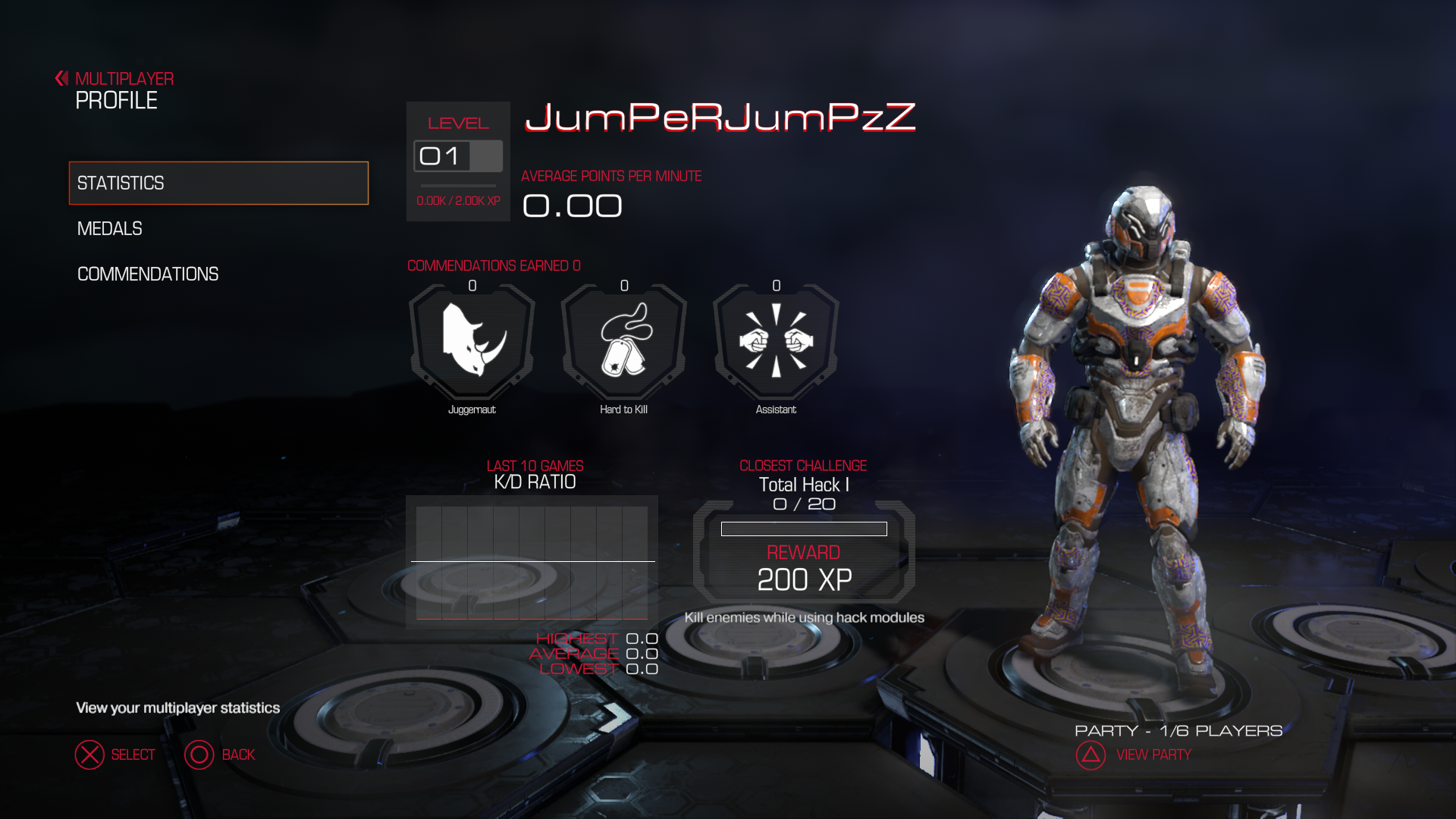
Task: Select the Hard to Kill commendation badge
Action: pos(623,341)
